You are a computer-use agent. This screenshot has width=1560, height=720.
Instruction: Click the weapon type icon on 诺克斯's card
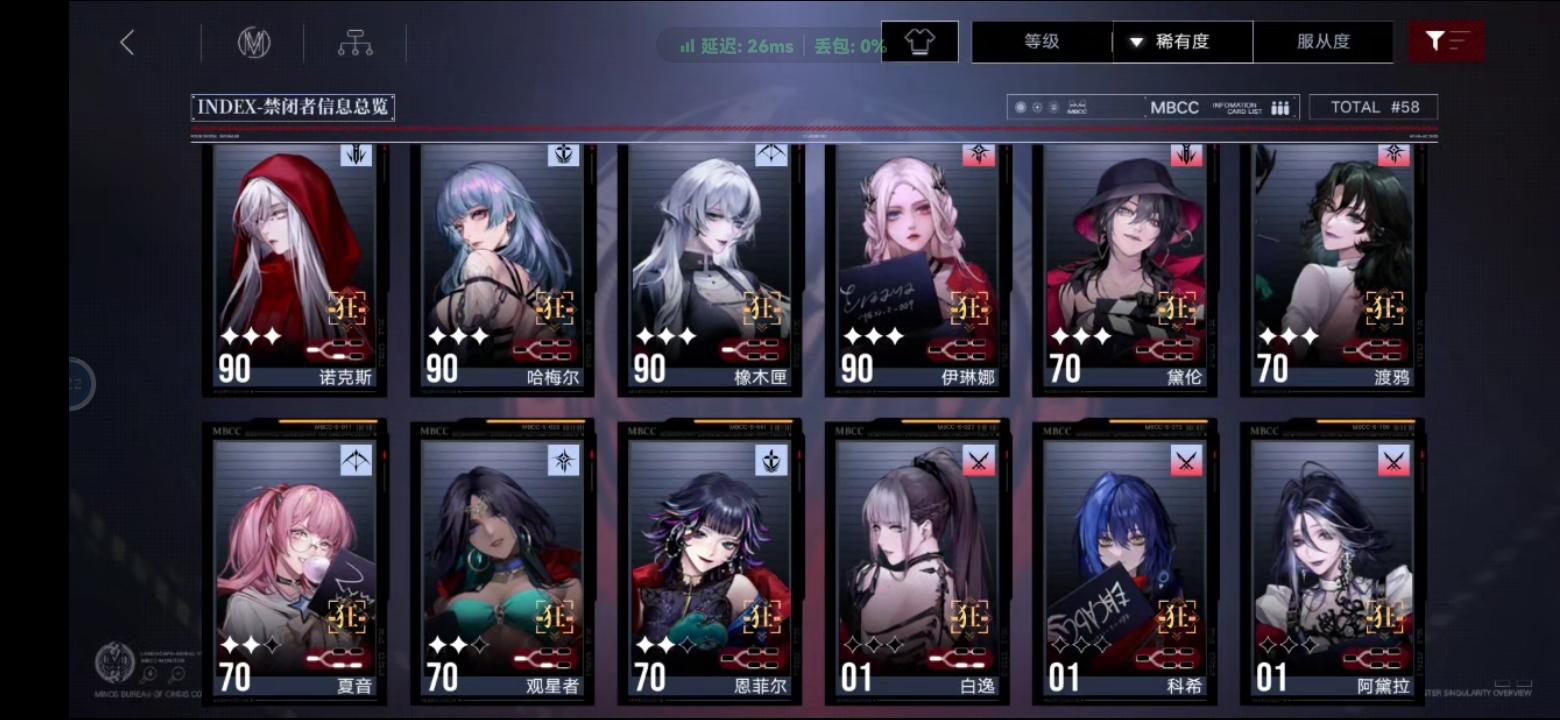[x=356, y=156]
